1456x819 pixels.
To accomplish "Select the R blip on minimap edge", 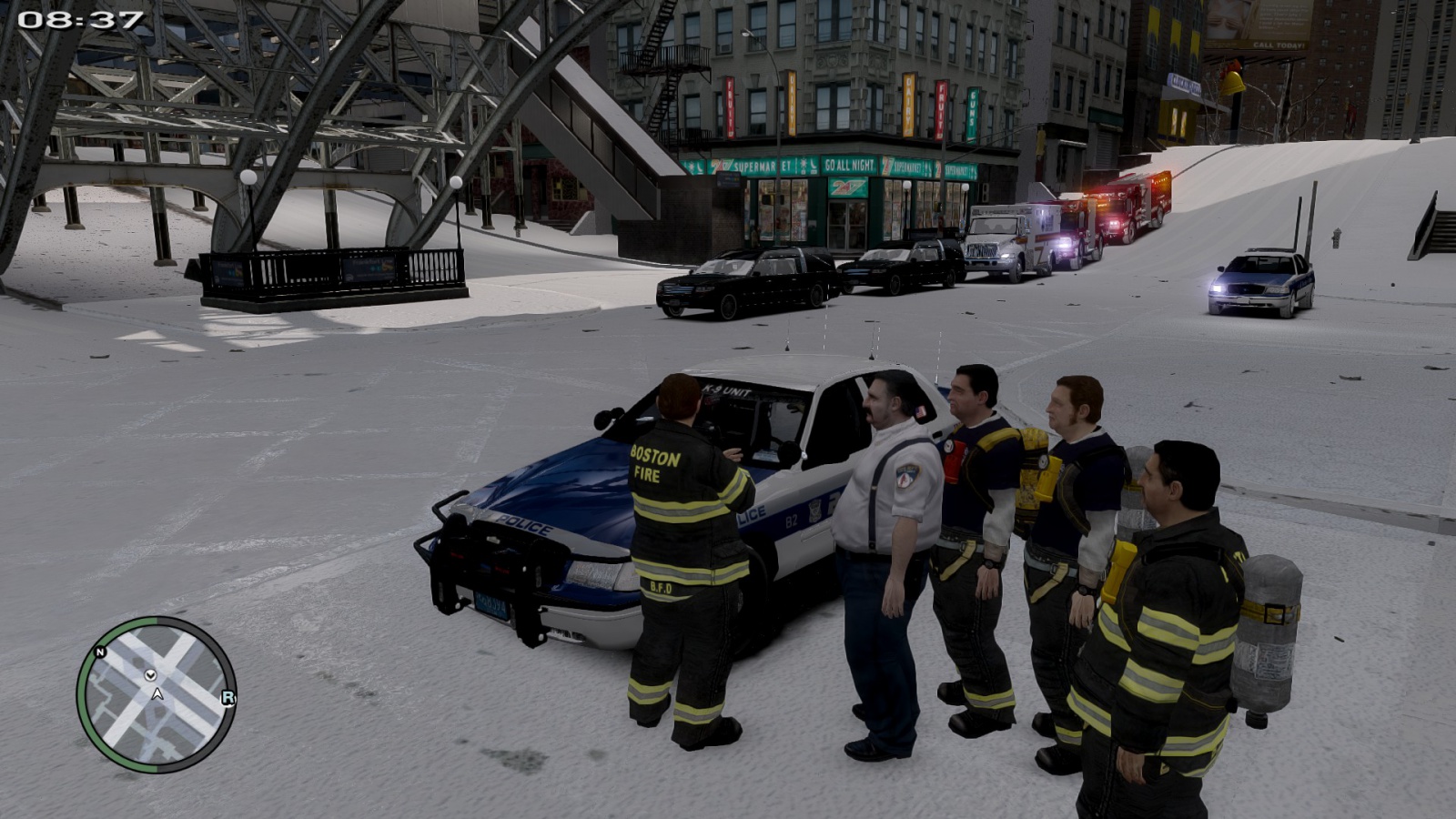I will click(x=227, y=698).
